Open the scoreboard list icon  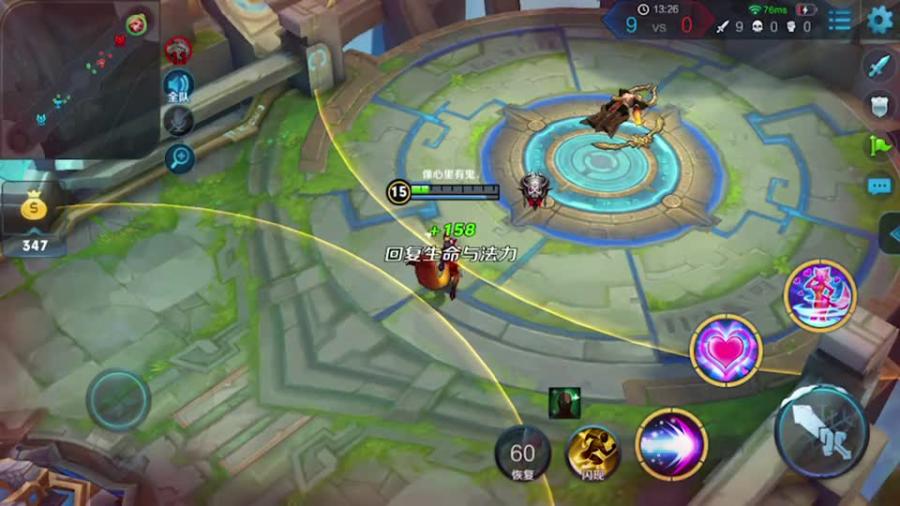840,20
